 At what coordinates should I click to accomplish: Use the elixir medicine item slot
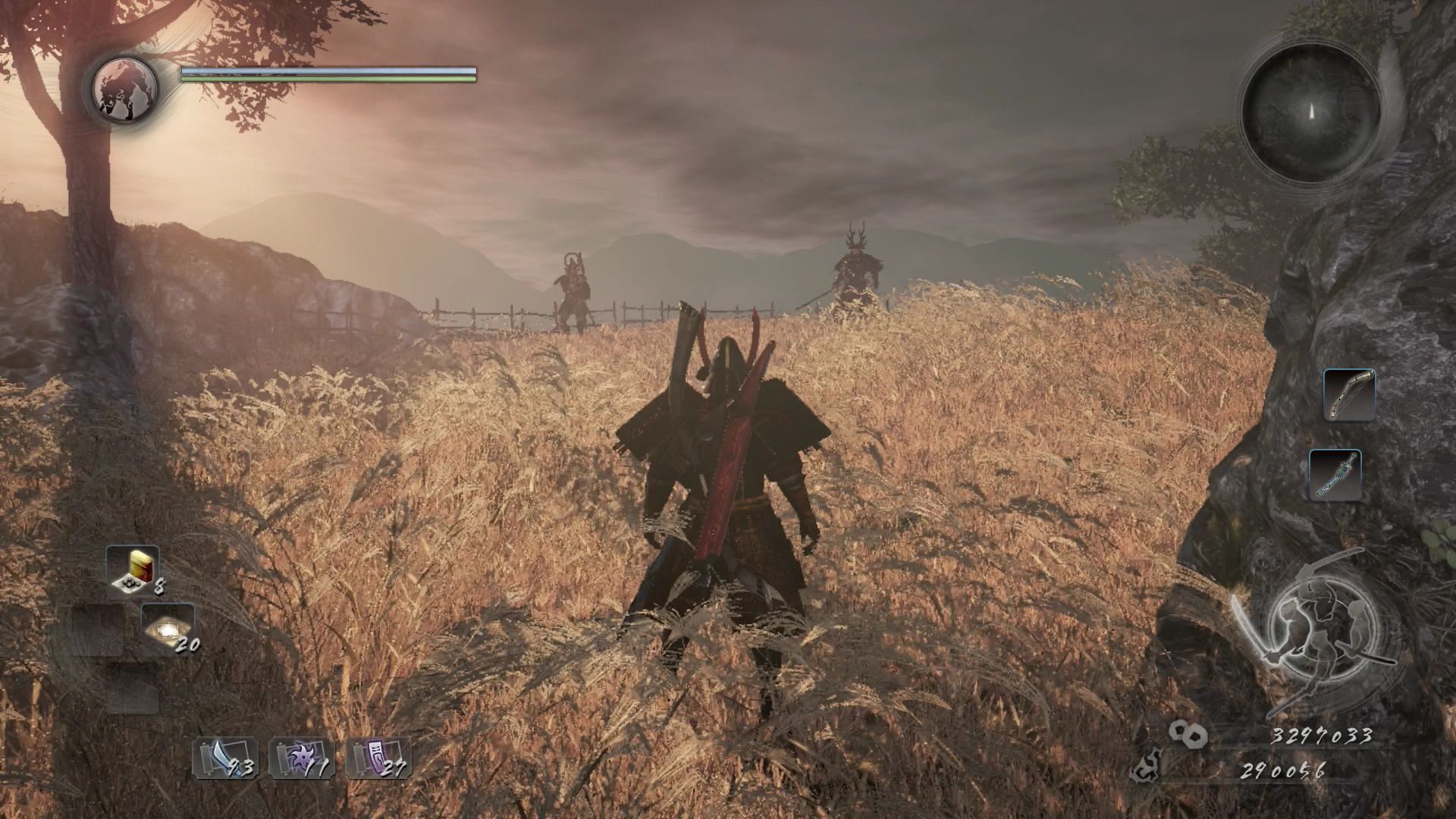[x=133, y=570]
